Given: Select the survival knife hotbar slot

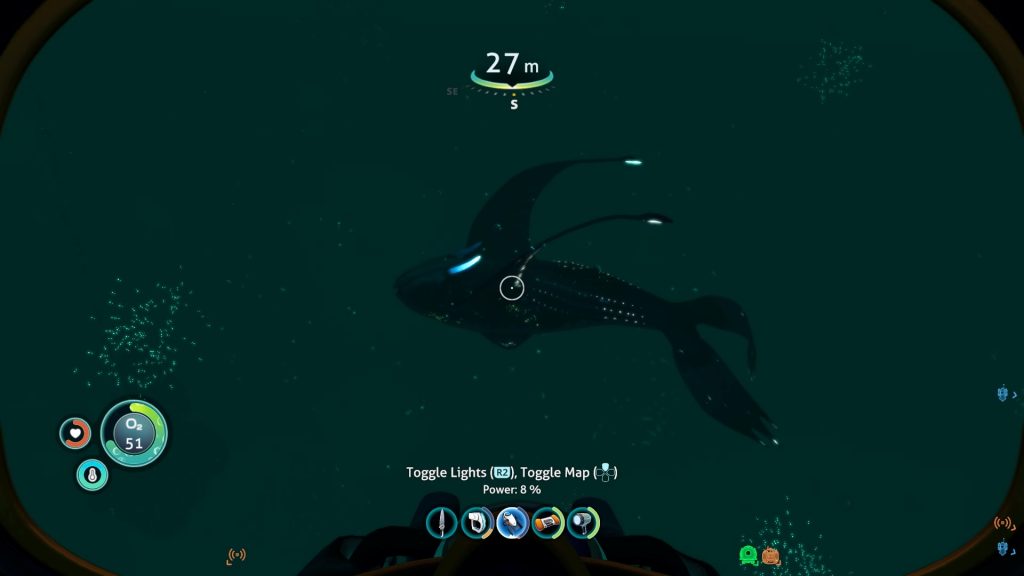Looking at the screenshot, I should click(442, 522).
